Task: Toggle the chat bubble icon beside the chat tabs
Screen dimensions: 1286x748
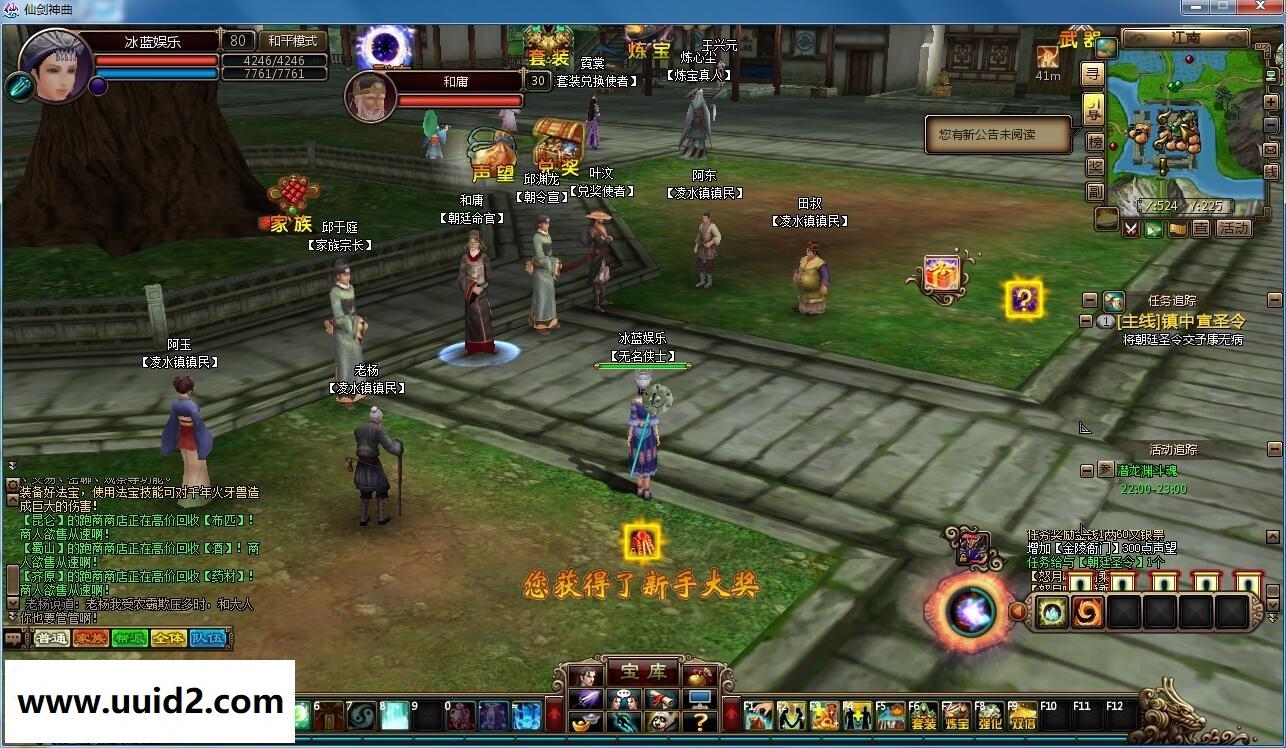Action: 12,637
